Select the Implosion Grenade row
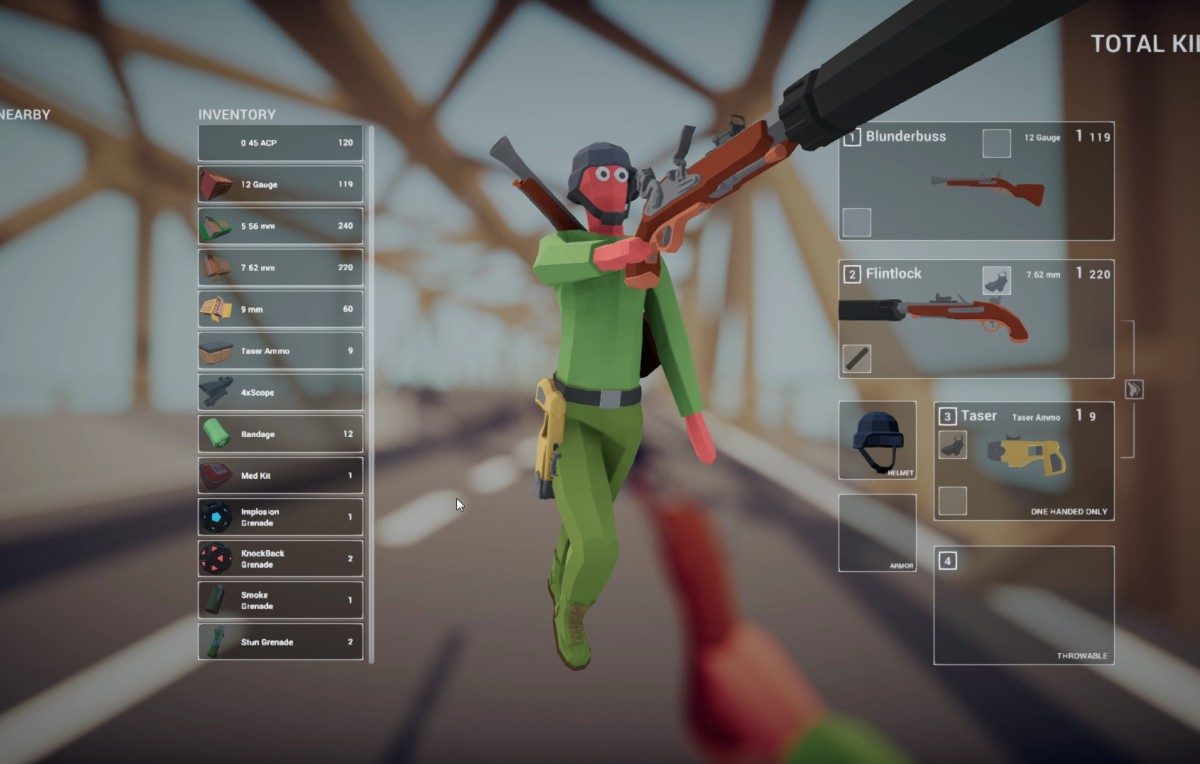Viewport: 1200px width, 764px height. (x=280, y=517)
